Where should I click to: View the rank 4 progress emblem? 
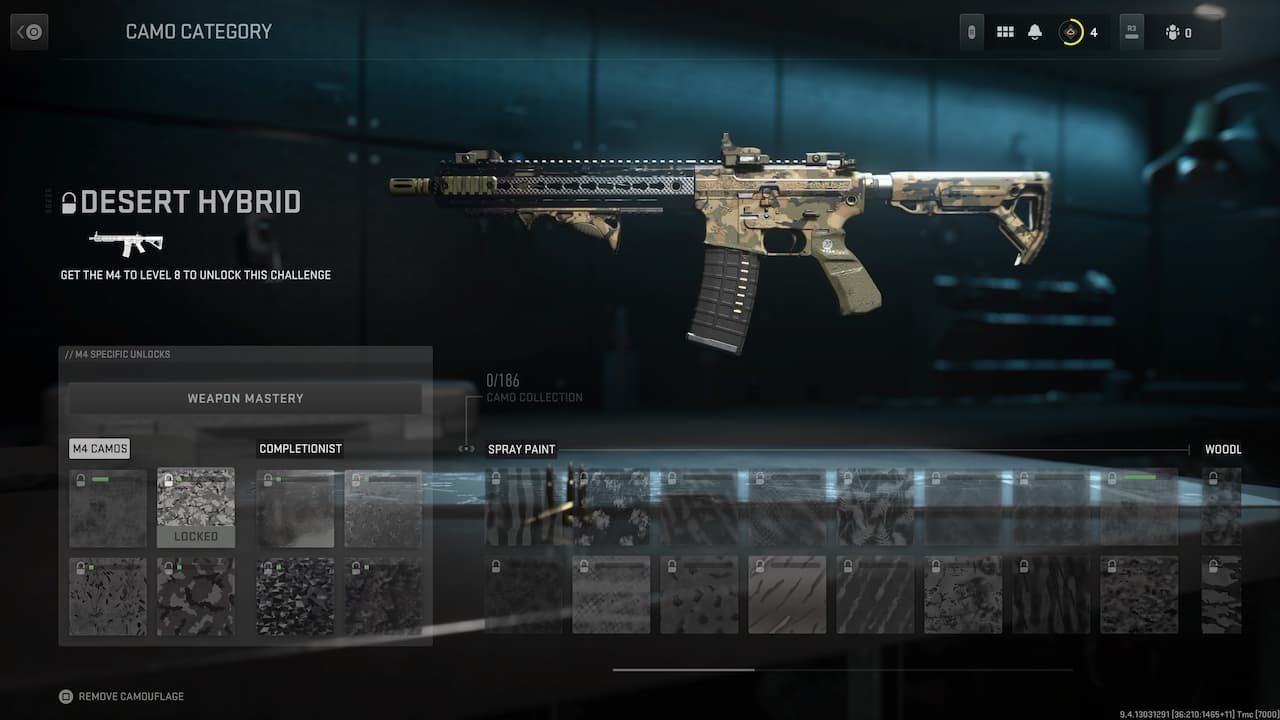pyautogui.click(x=1071, y=32)
